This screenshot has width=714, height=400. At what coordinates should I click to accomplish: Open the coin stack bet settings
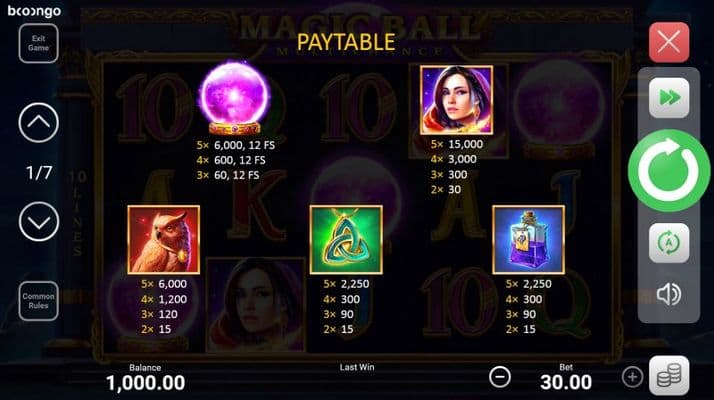click(669, 376)
